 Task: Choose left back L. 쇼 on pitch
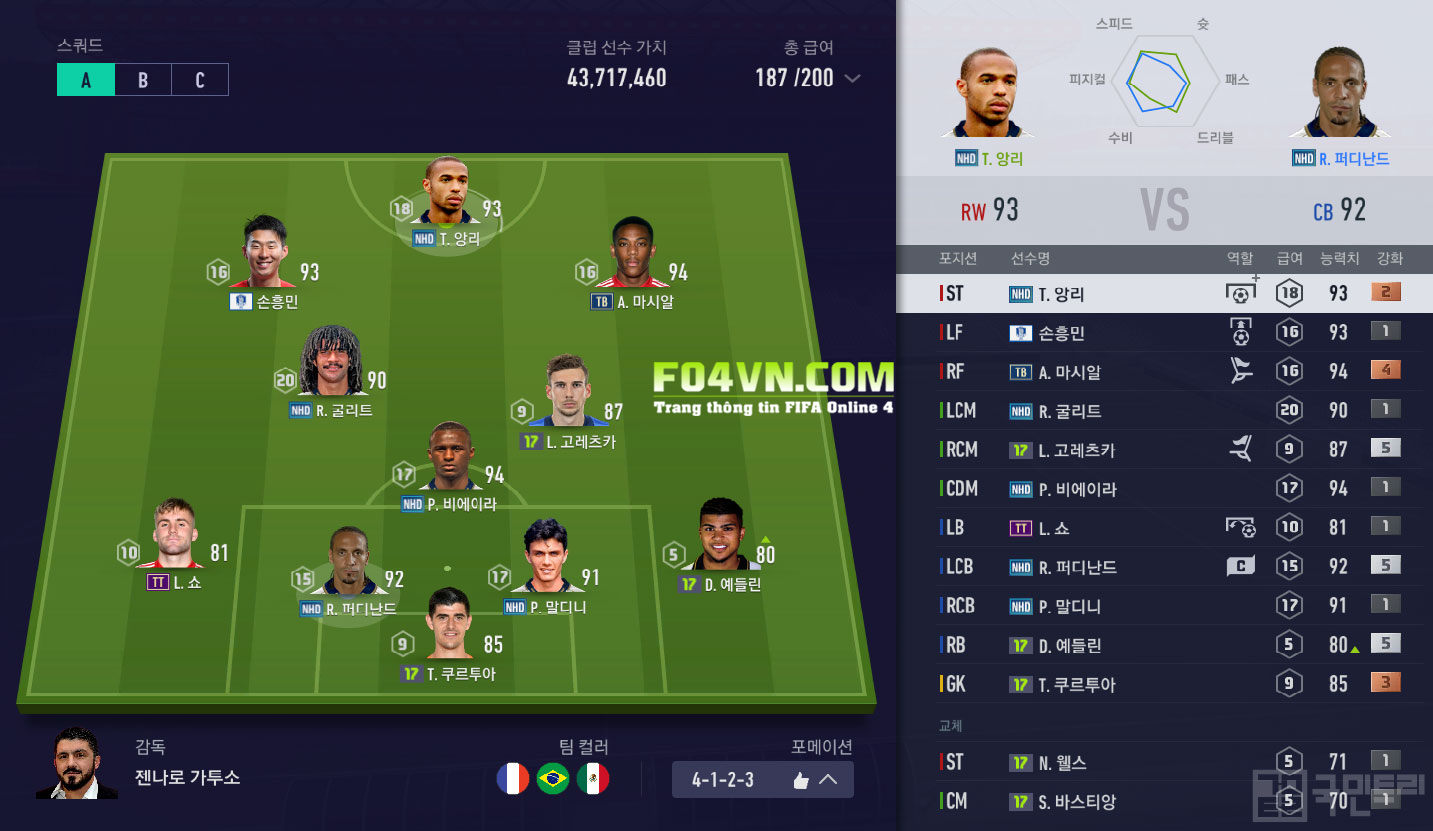[175, 538]
